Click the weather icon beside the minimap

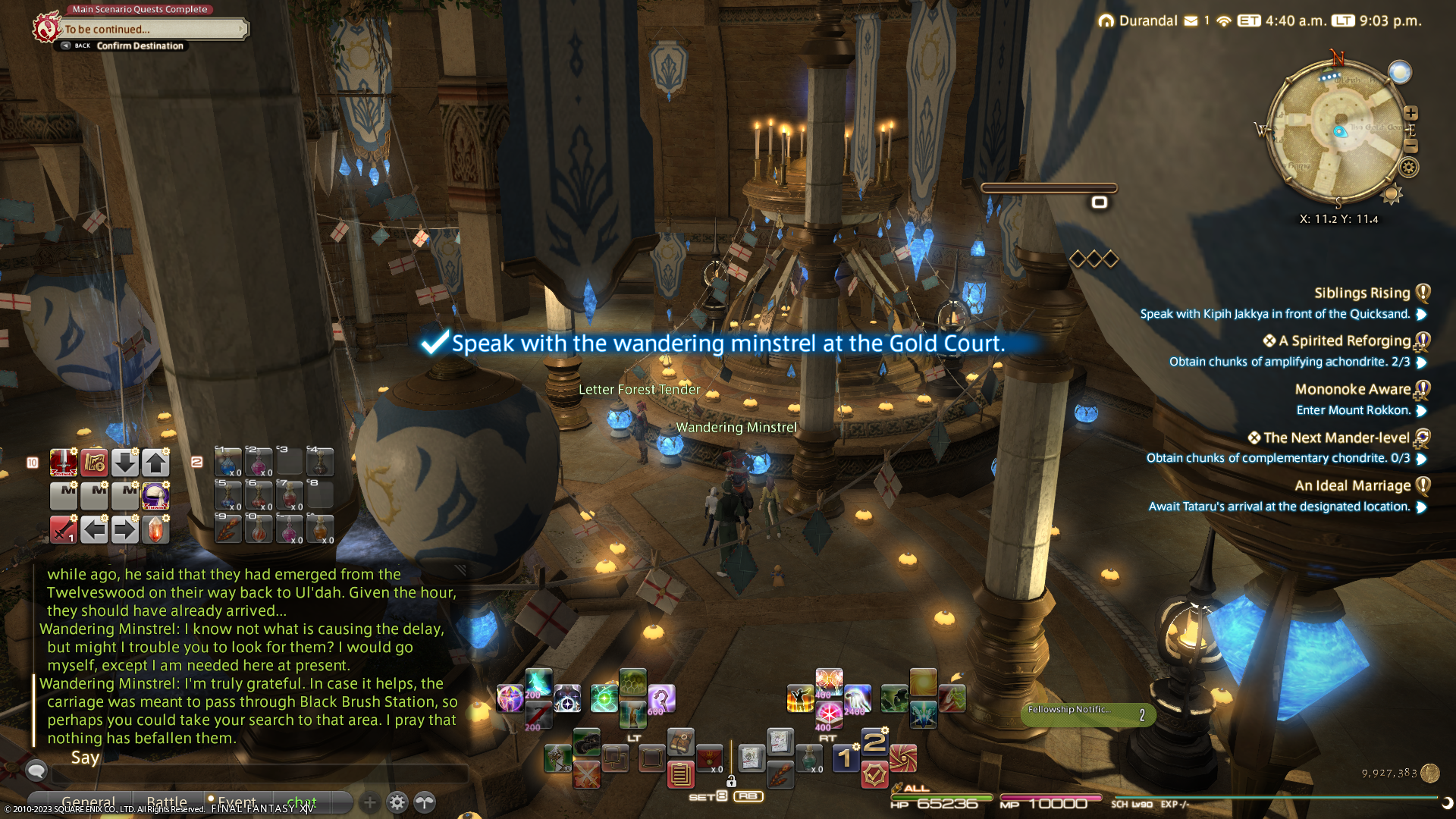[1400, 72]
